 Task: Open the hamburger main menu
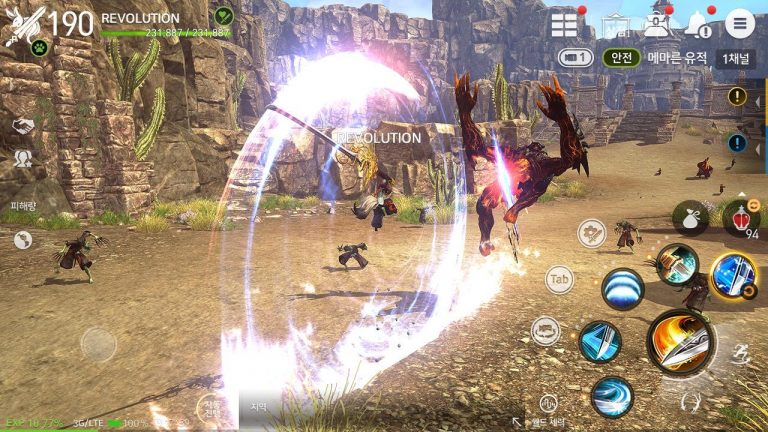click(740, 23)
